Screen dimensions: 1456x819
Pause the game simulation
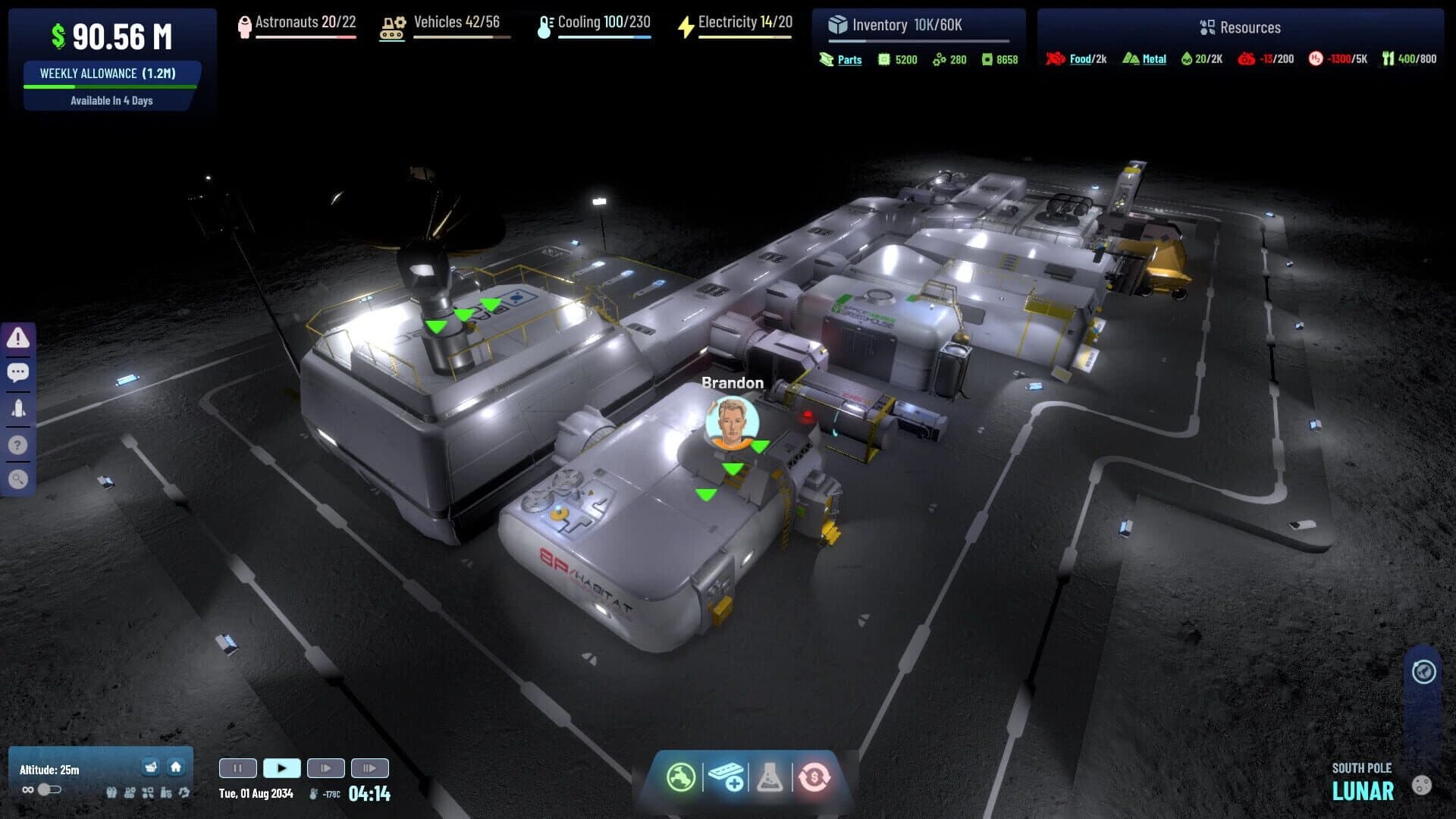point(237,767)
